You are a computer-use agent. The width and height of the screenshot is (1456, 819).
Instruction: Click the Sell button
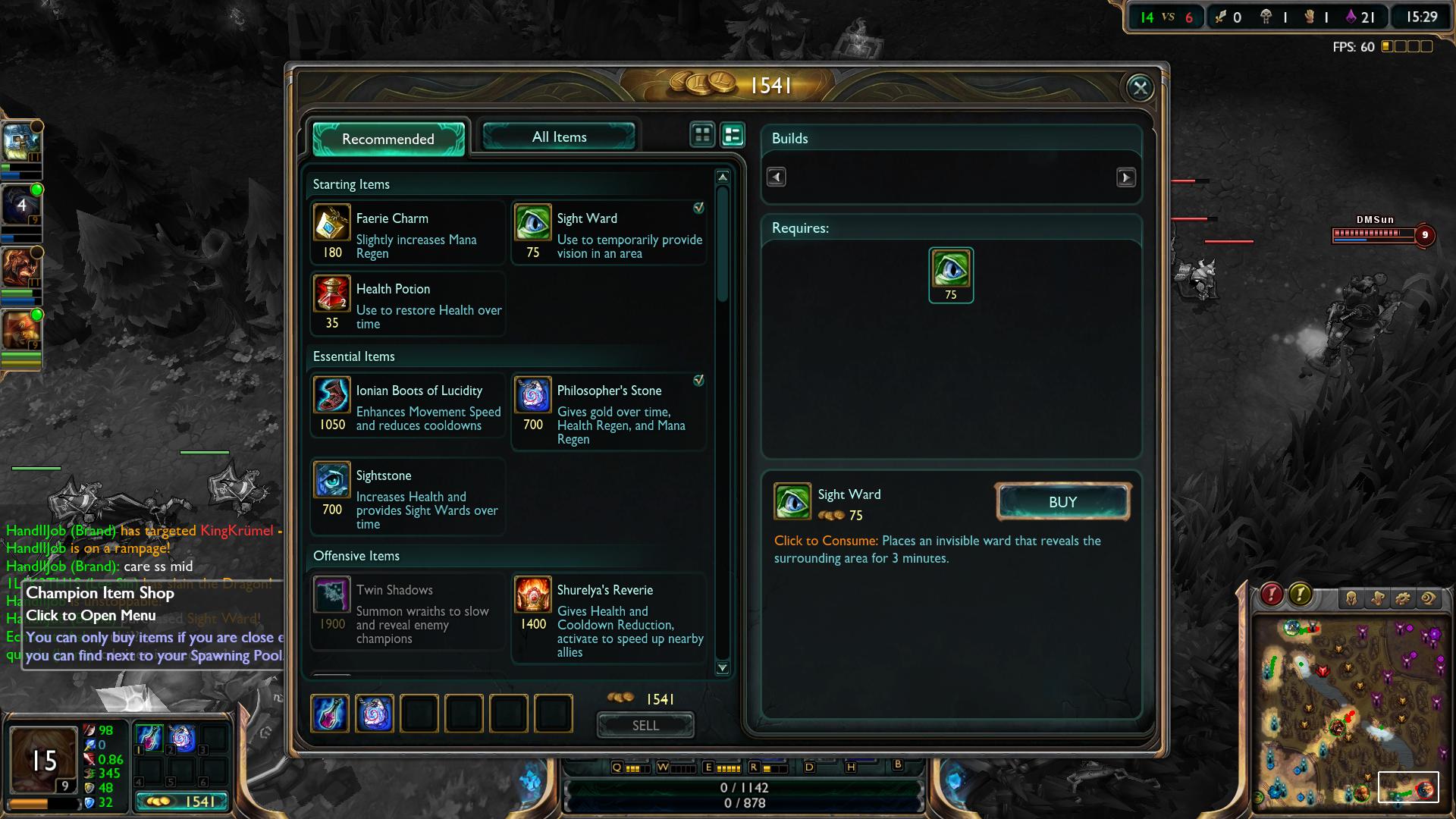click(645, 725)
